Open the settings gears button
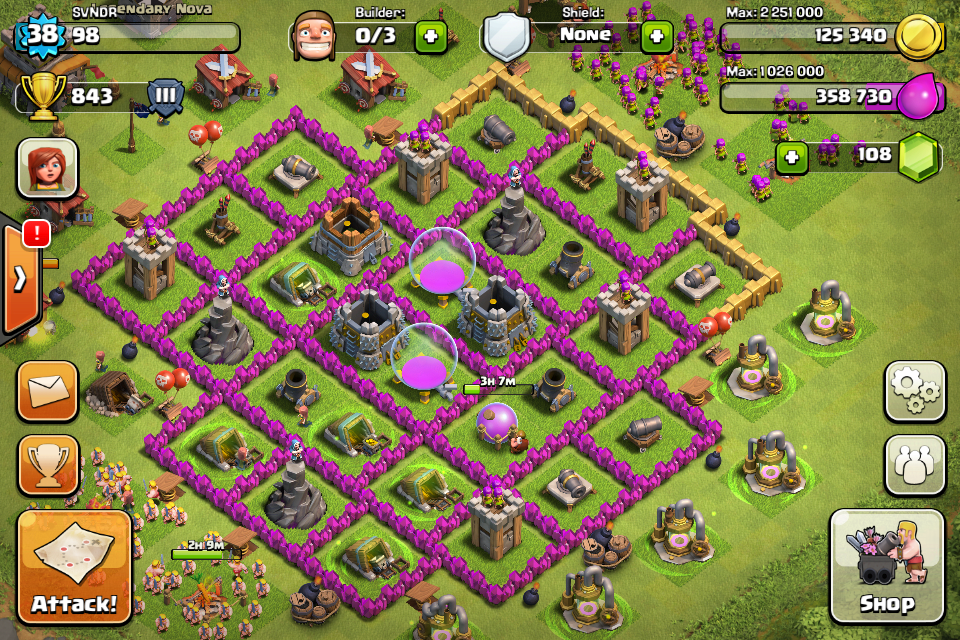This screenshot has width=960, height=640. pyautogui.click(x=914, y=391)
